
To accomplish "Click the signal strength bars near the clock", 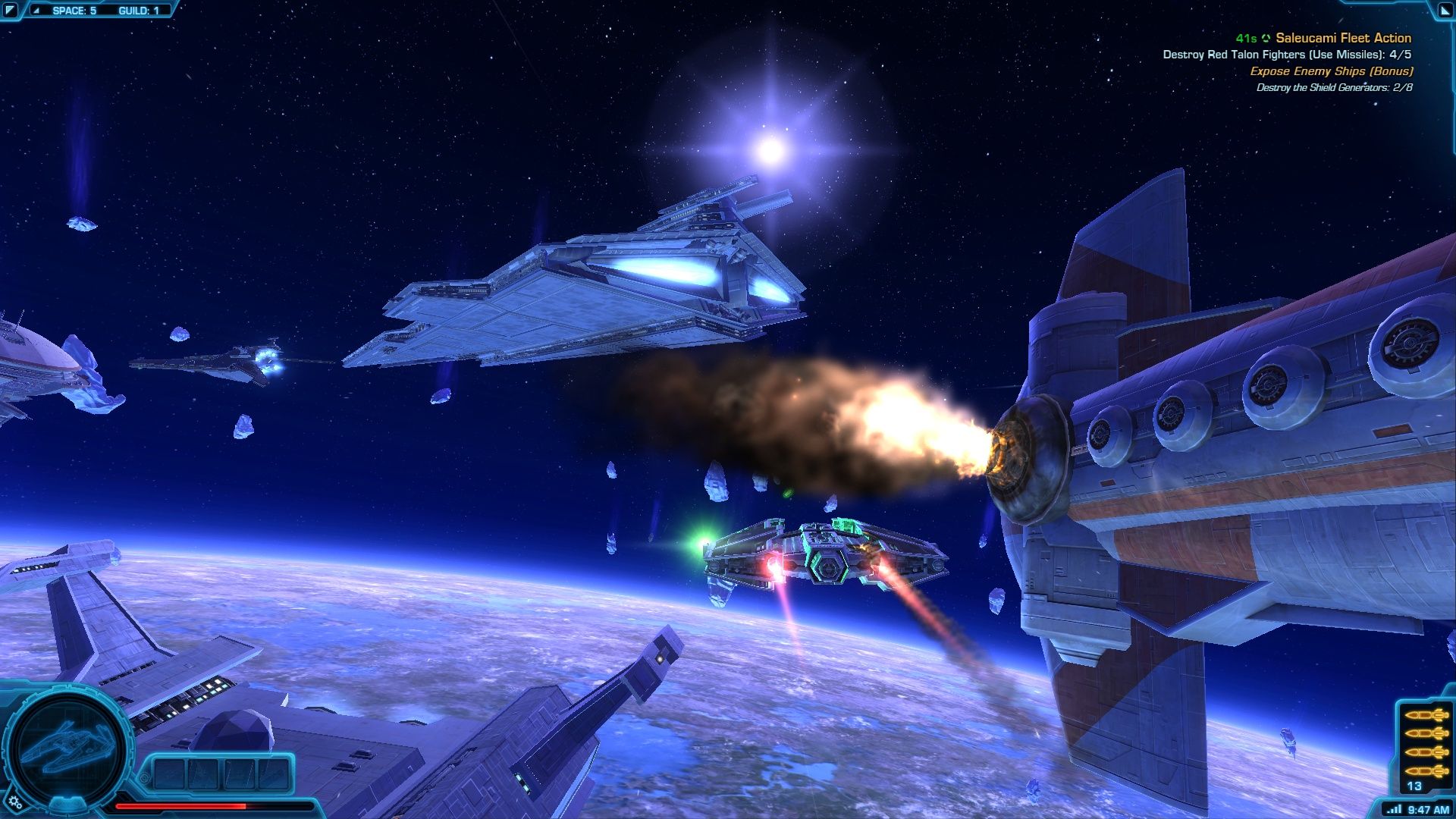I will click(x=1394, y=808).
